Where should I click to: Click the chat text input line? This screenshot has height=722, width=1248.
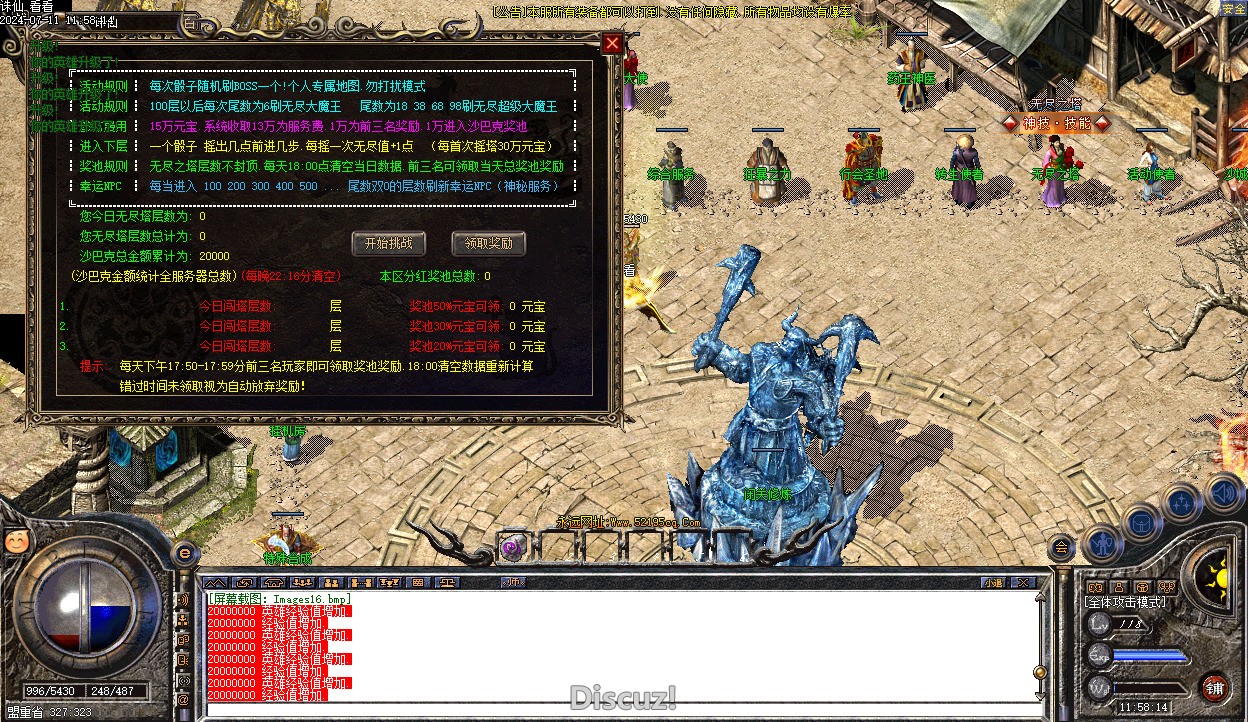pos(620,711)
